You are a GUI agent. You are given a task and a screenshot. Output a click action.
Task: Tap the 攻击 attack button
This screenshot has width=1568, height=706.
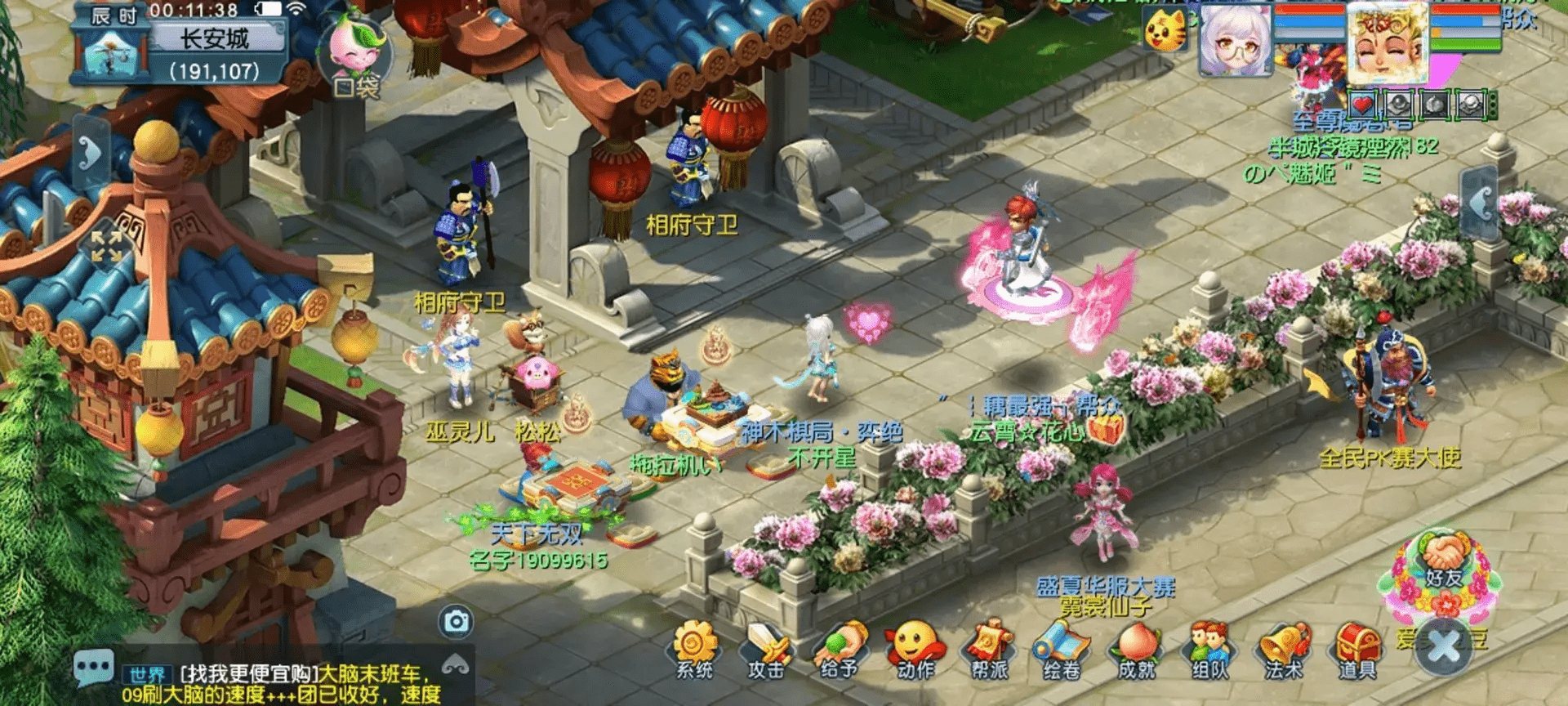tap(766, 650)
